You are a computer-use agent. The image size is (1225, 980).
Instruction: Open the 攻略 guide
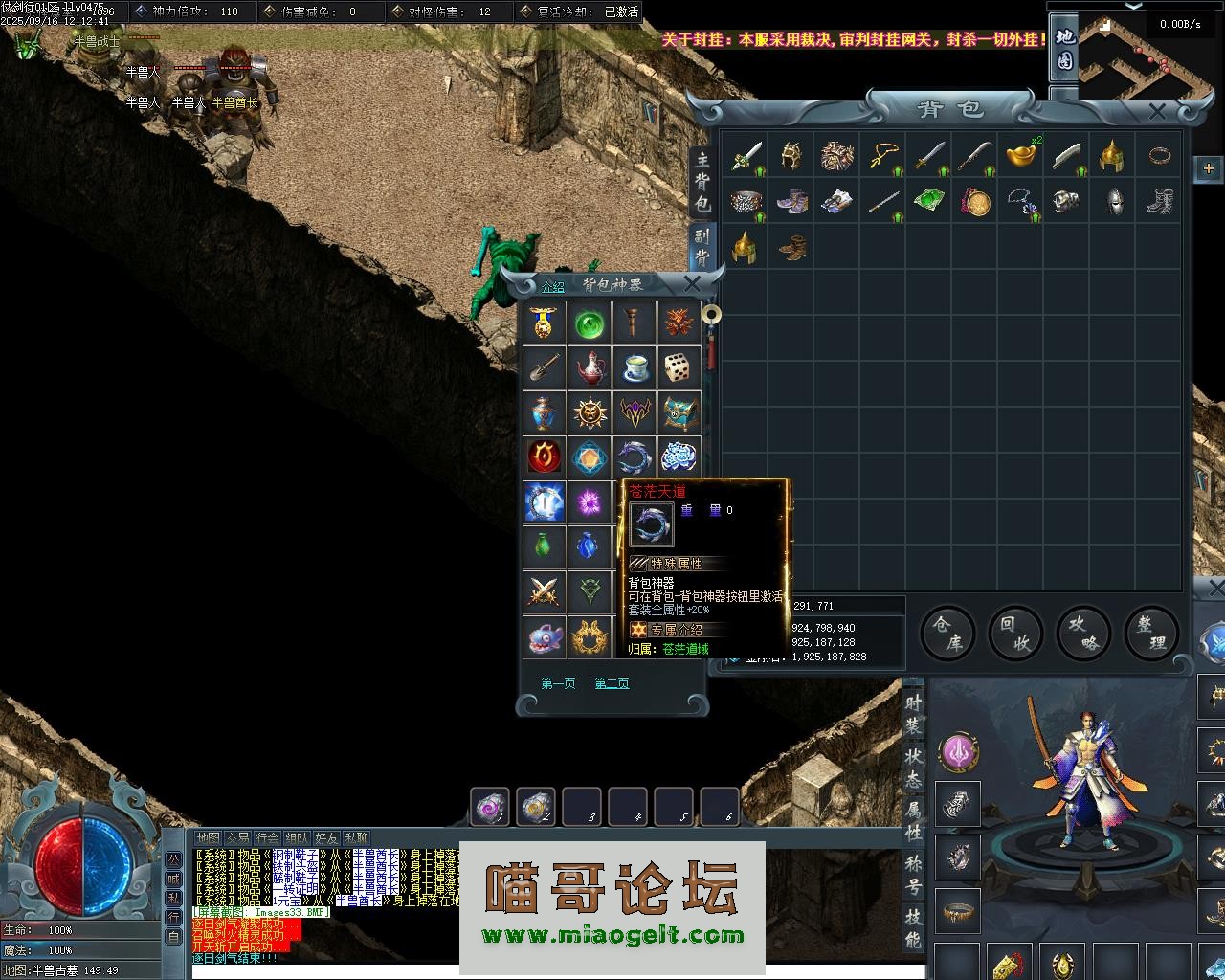tap(1083, 633)
